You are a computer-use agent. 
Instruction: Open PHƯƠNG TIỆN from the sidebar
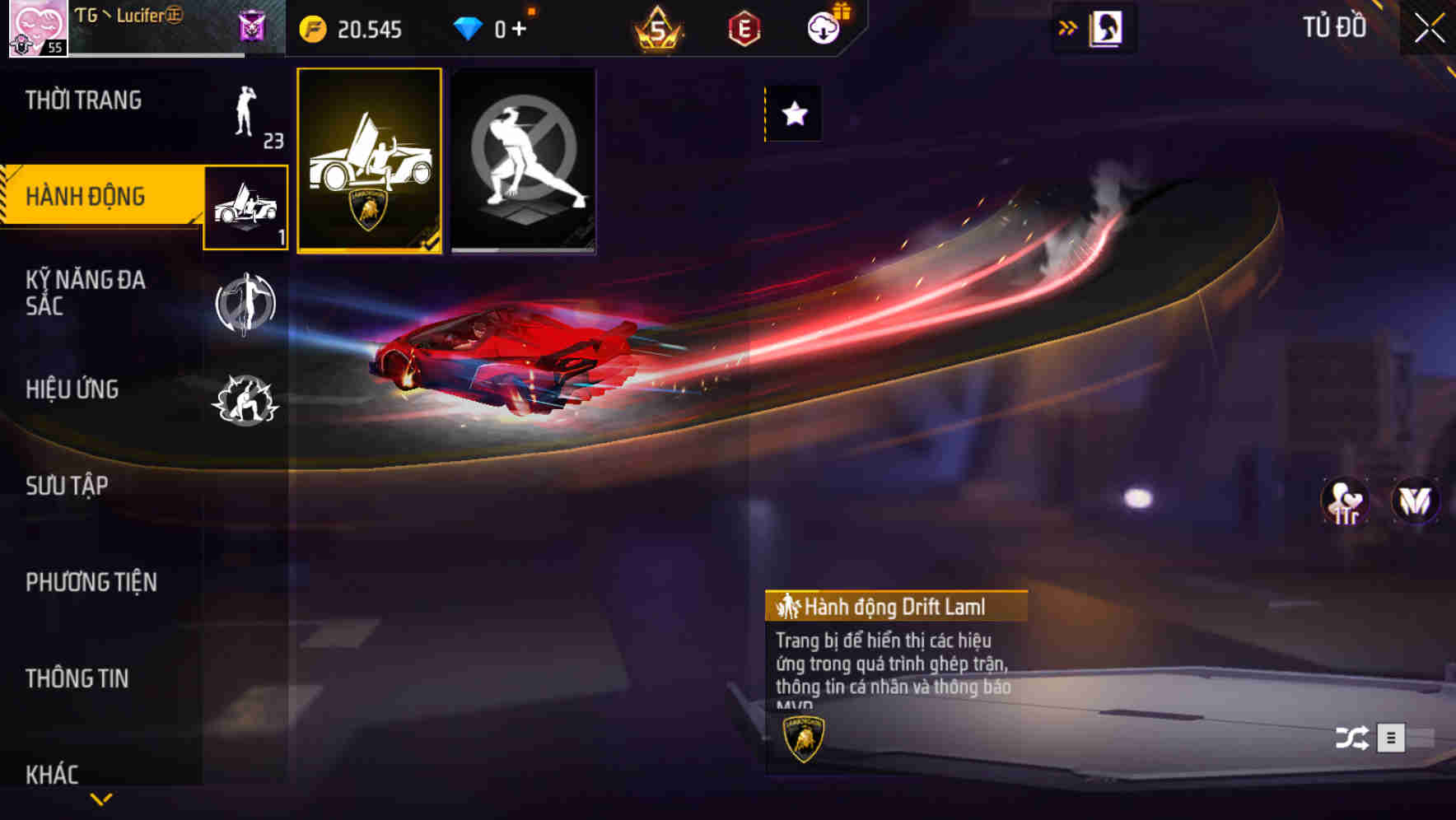pyautogui.click(x=91, y=581)
